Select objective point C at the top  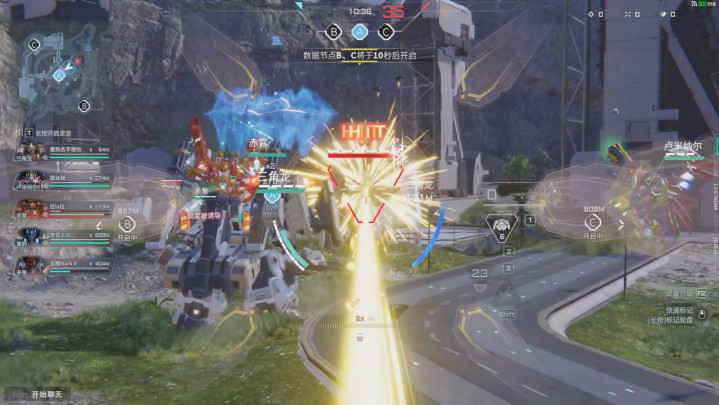click(x=386, y=31)
